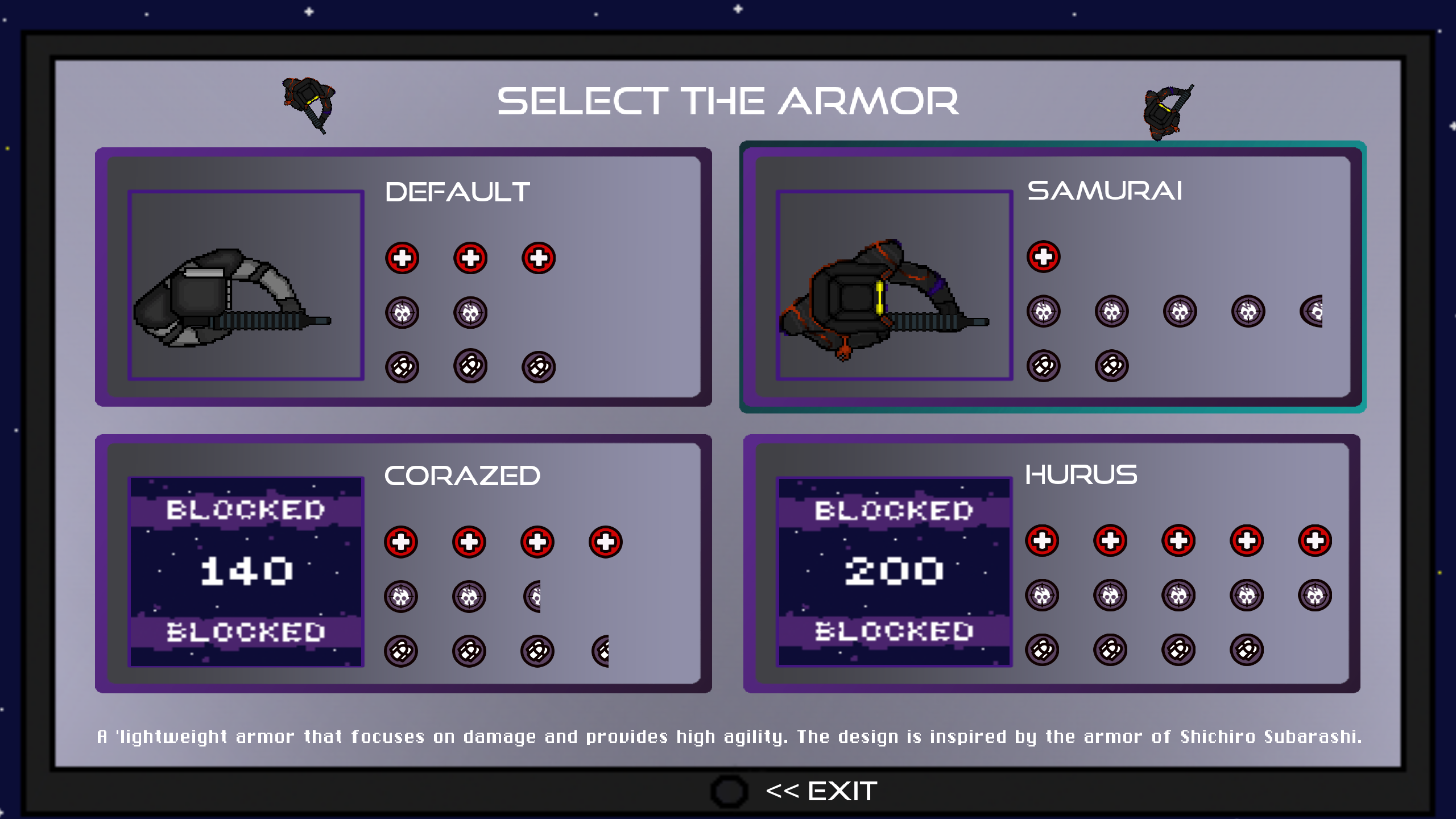
Task: Click a health cross icon on Hurus armor
Action: 1044,540
